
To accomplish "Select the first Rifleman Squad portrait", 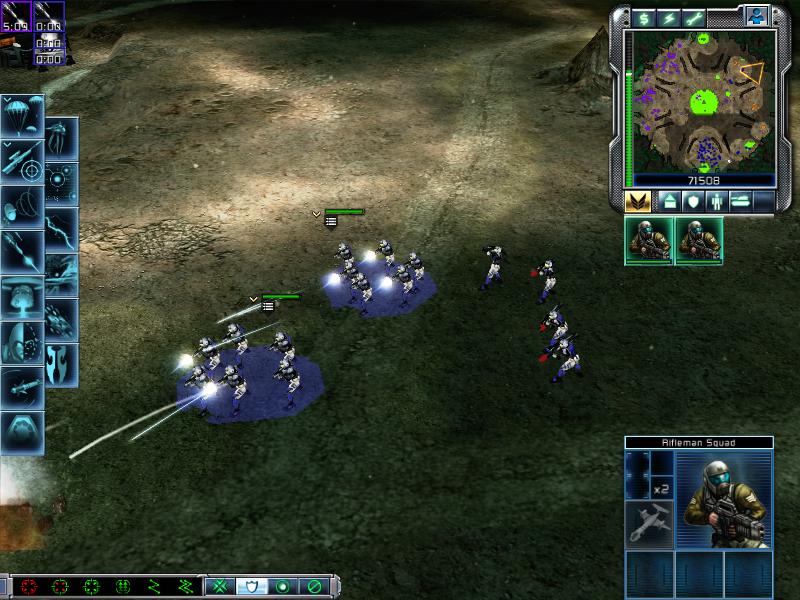I will (x=649, y=241).
